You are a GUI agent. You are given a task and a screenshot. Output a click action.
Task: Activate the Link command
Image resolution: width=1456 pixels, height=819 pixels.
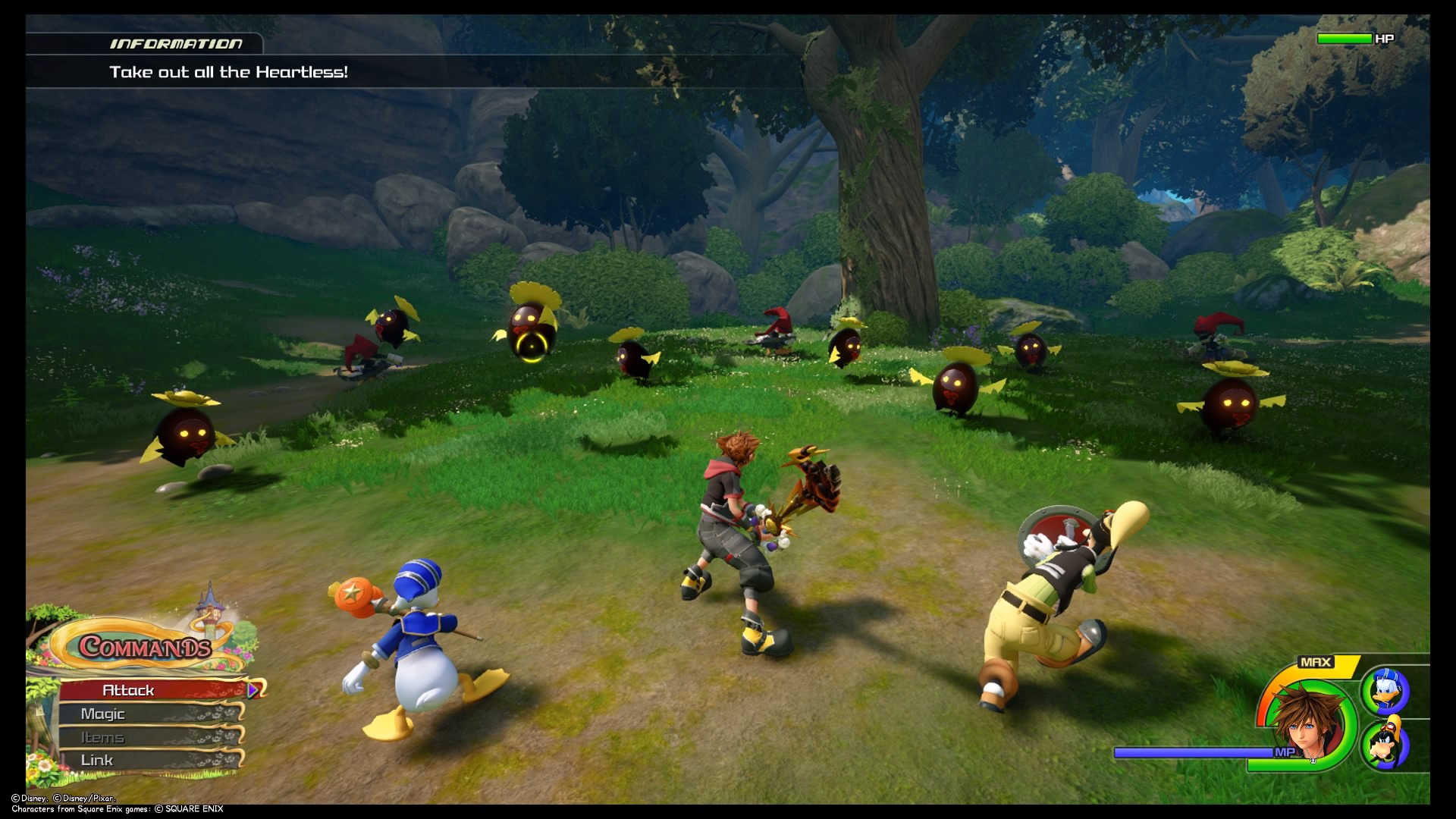99,760
